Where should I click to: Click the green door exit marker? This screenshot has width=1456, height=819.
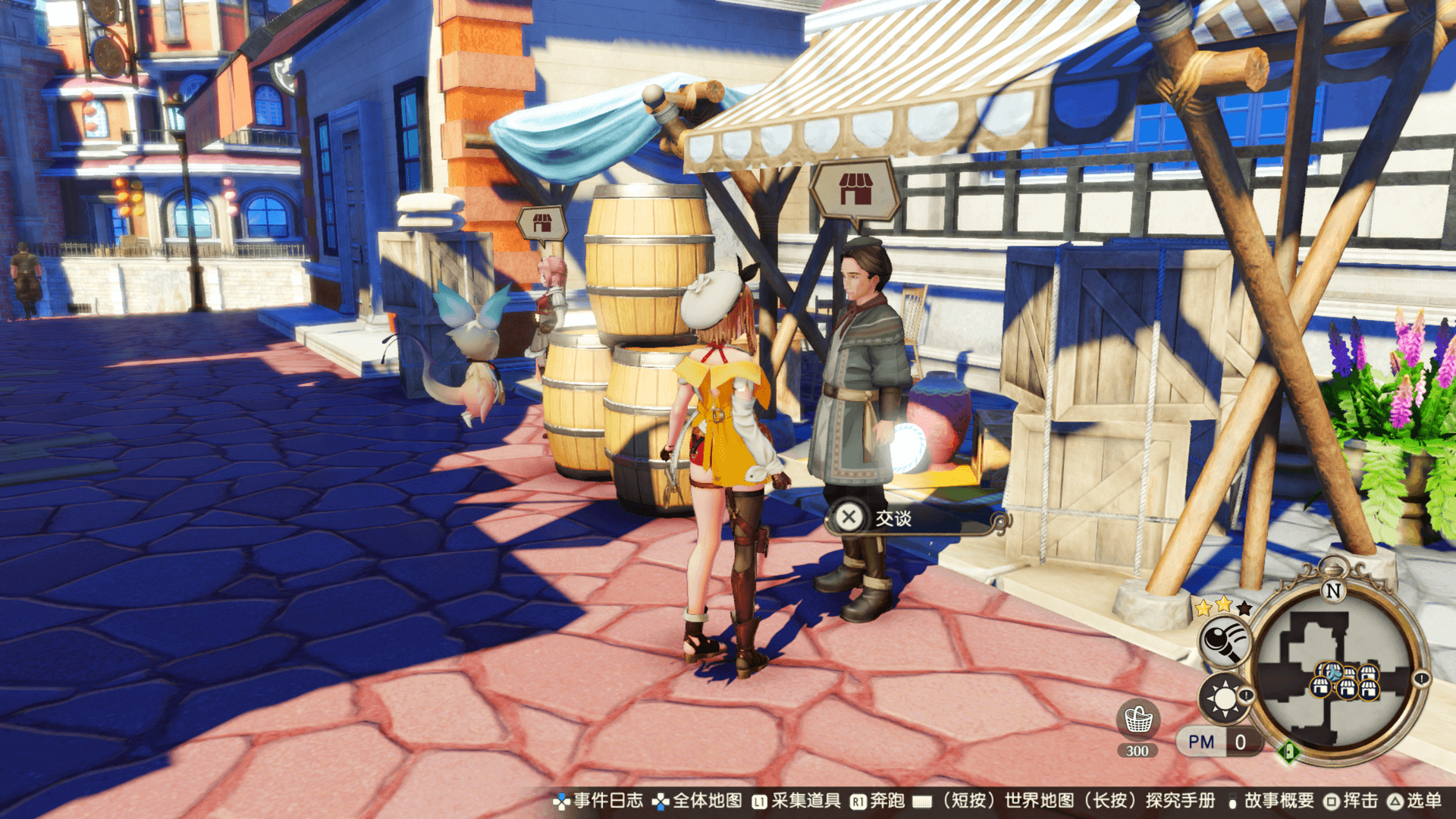(1288, 752)
